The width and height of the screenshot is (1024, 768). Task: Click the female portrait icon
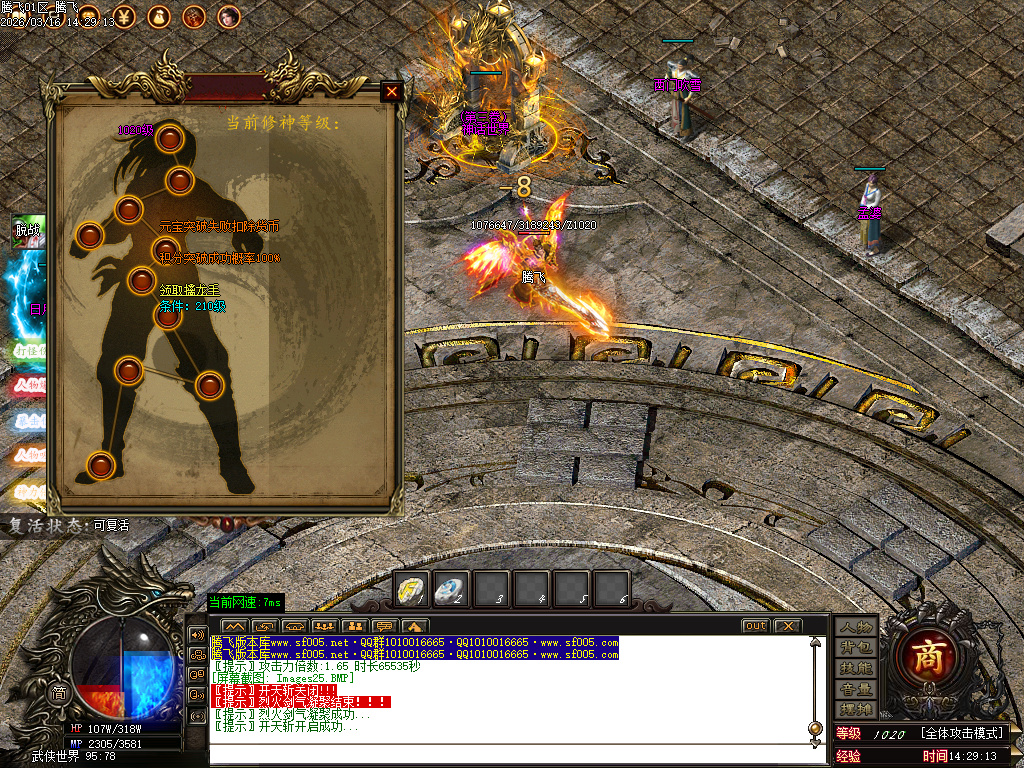[x=229, y=16]
